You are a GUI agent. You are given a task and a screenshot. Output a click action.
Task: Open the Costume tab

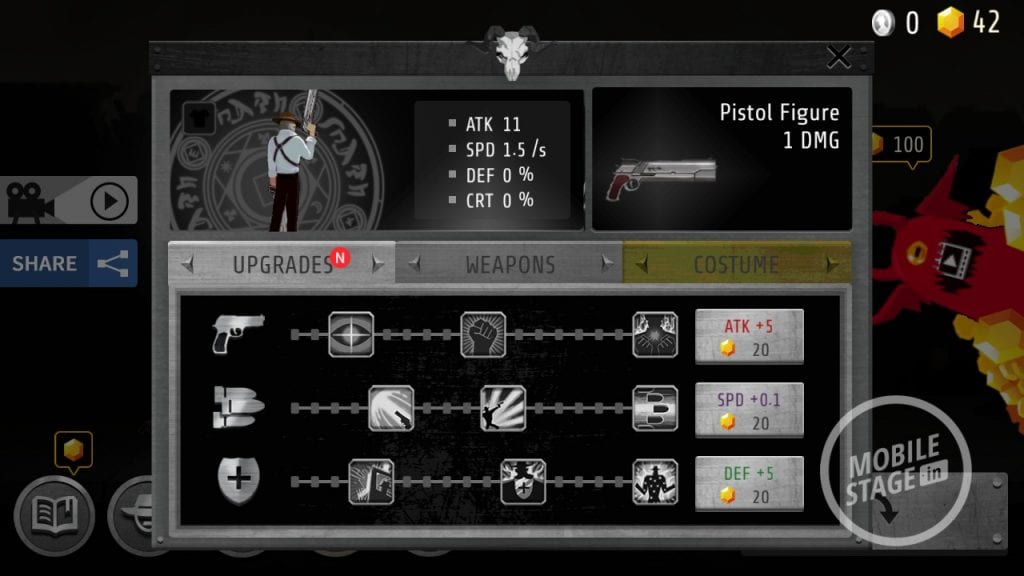pyautogui.click(x=736, y=265)
